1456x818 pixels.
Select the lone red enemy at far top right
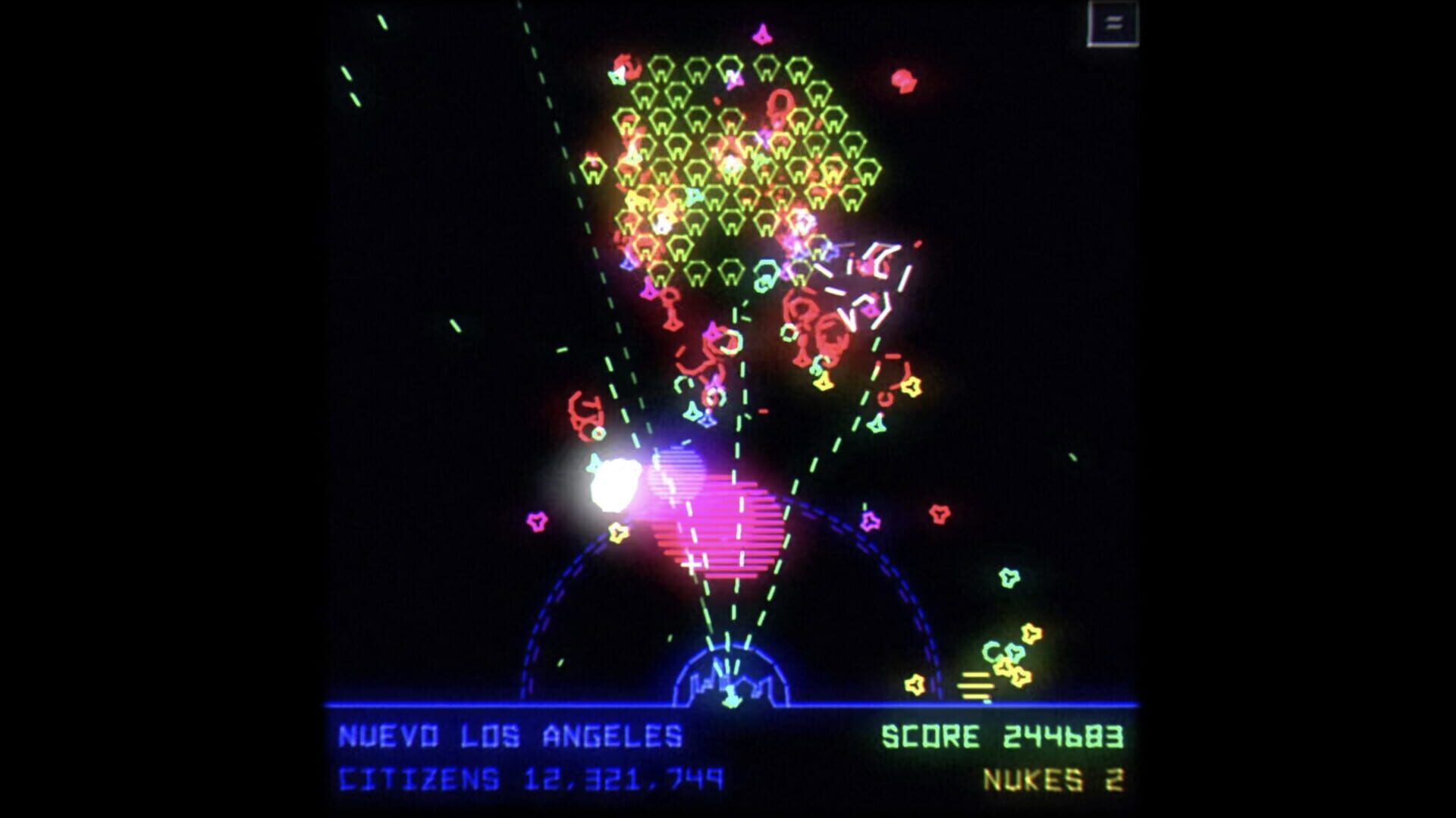(x=902, y=80)
